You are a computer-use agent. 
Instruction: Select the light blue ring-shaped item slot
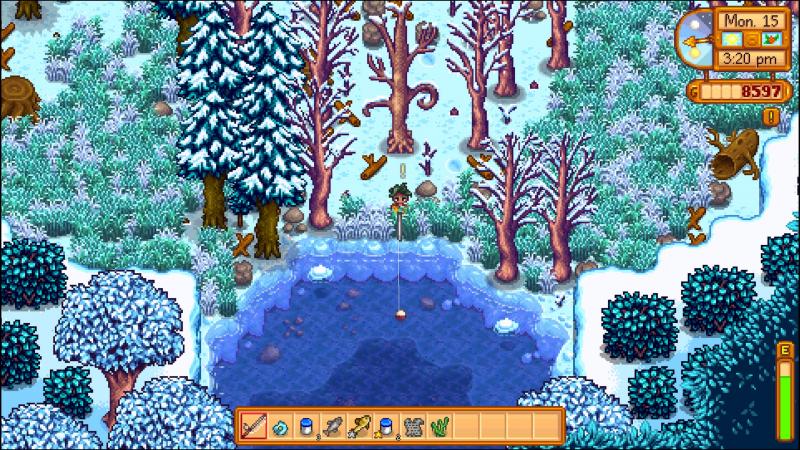tap(280, 425)
